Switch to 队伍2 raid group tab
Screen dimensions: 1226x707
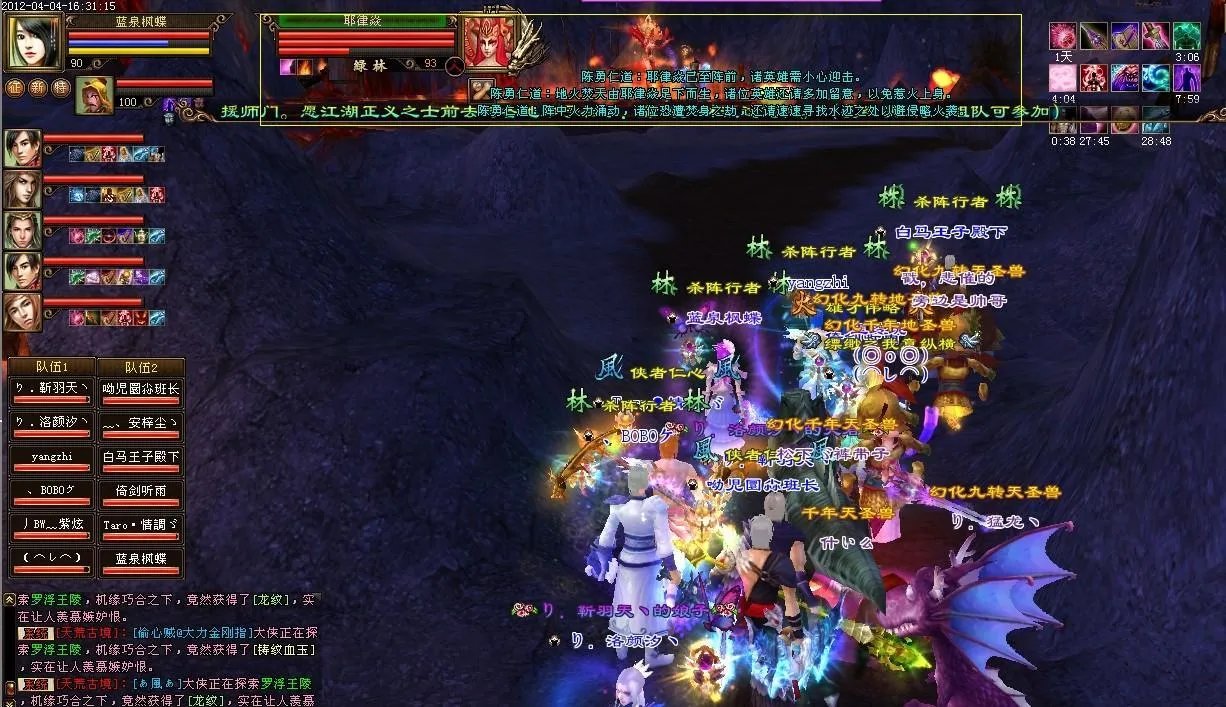(141, 367)
